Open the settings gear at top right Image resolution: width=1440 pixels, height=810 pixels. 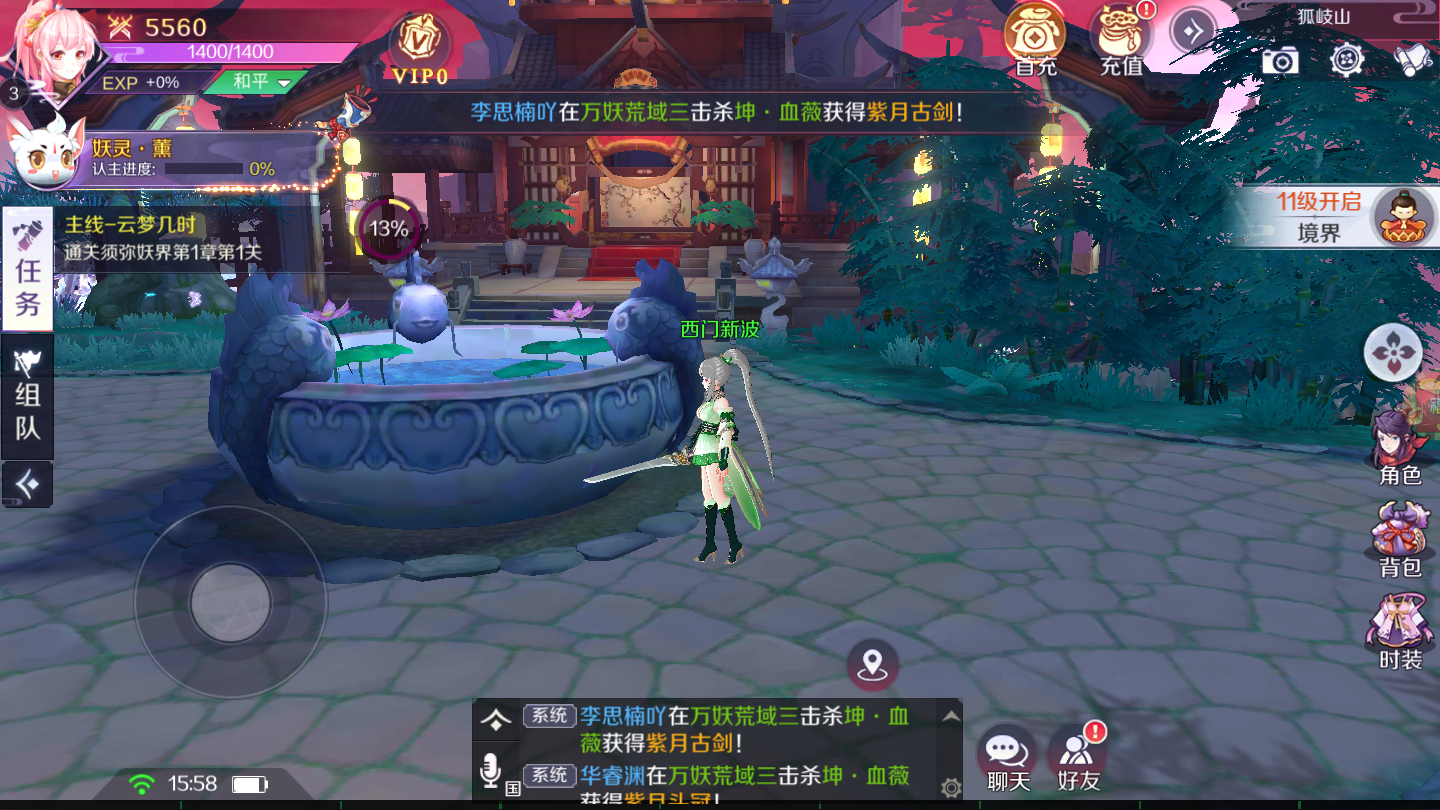click(x=1347, y=61)
